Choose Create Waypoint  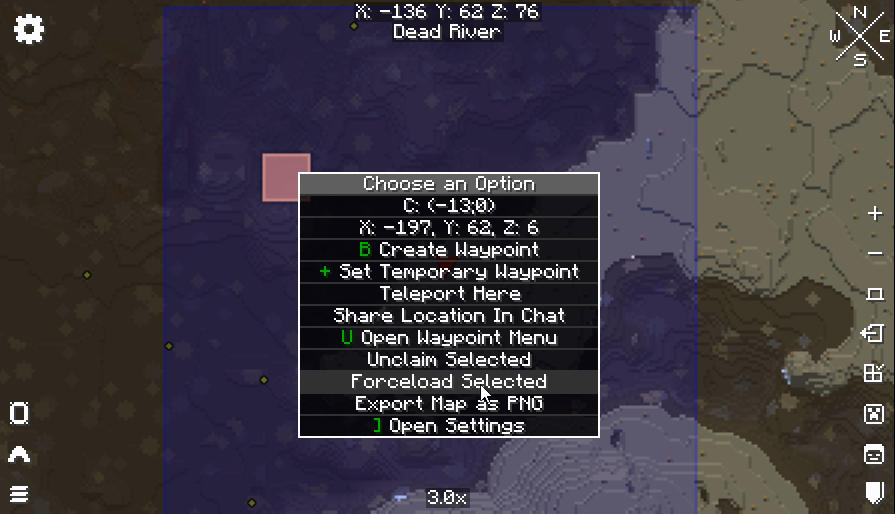449,250
